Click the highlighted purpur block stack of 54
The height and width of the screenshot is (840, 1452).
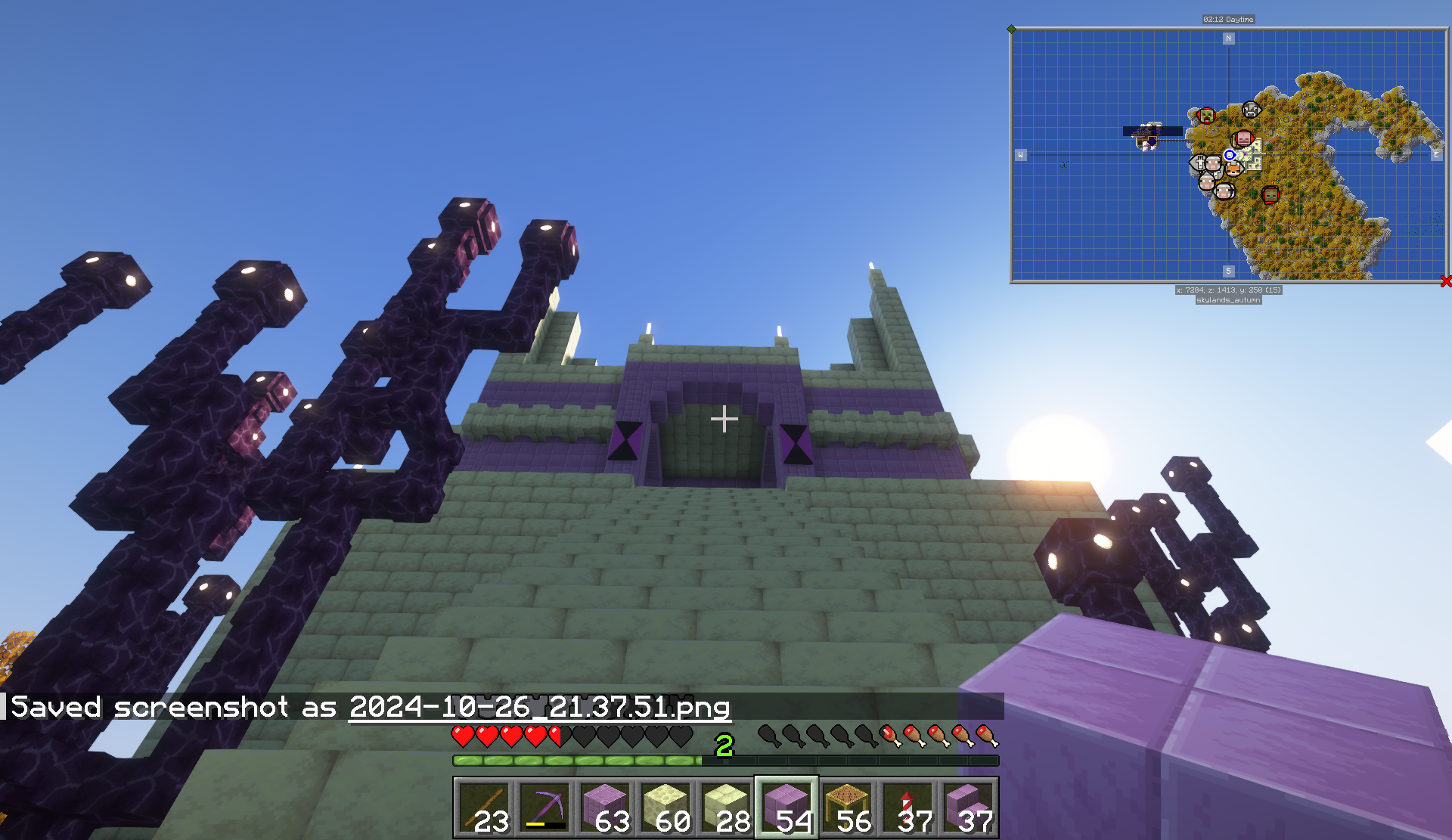point(786,807)
